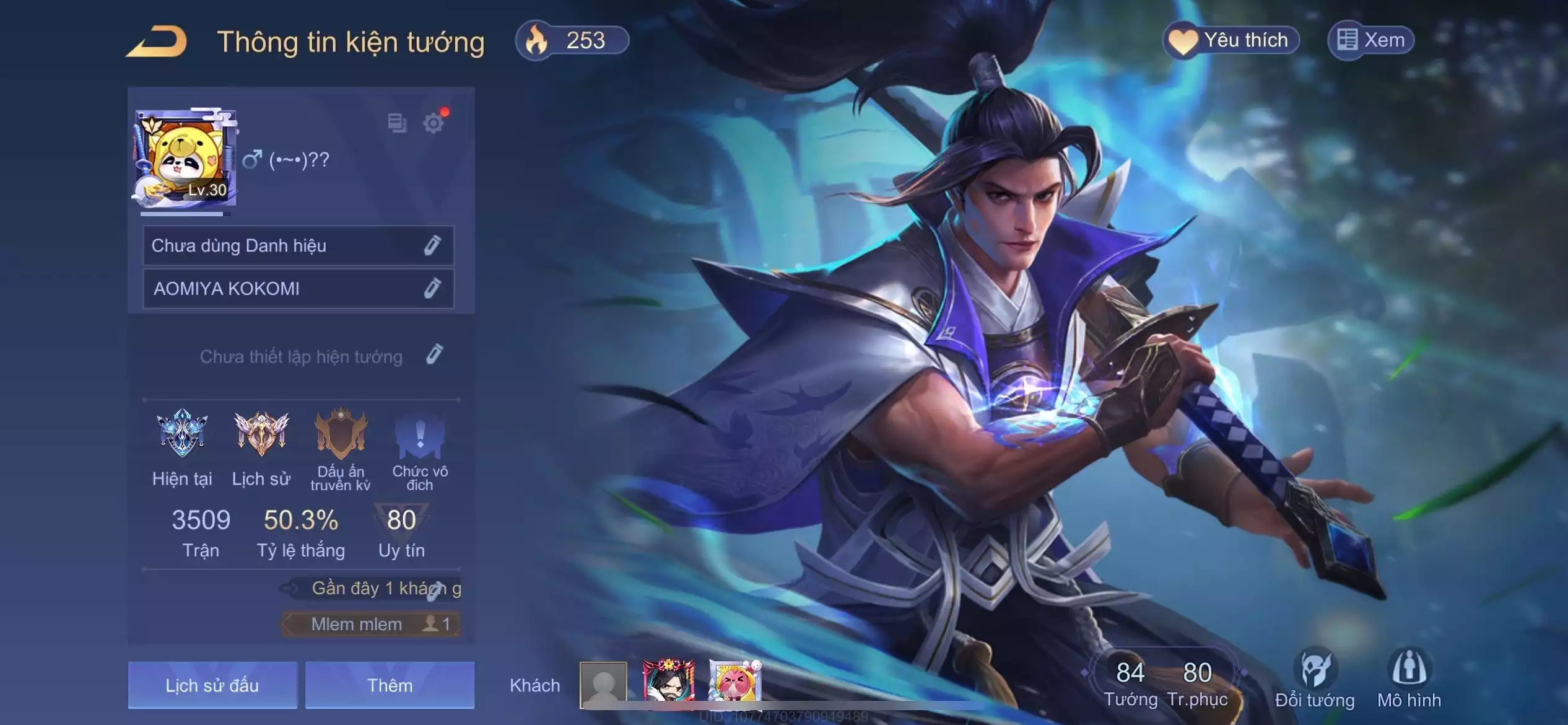The width and height of the screenshot is (1568, 725).
Task: Select the panda avatar with Lv.30
Action: point(185,159)
